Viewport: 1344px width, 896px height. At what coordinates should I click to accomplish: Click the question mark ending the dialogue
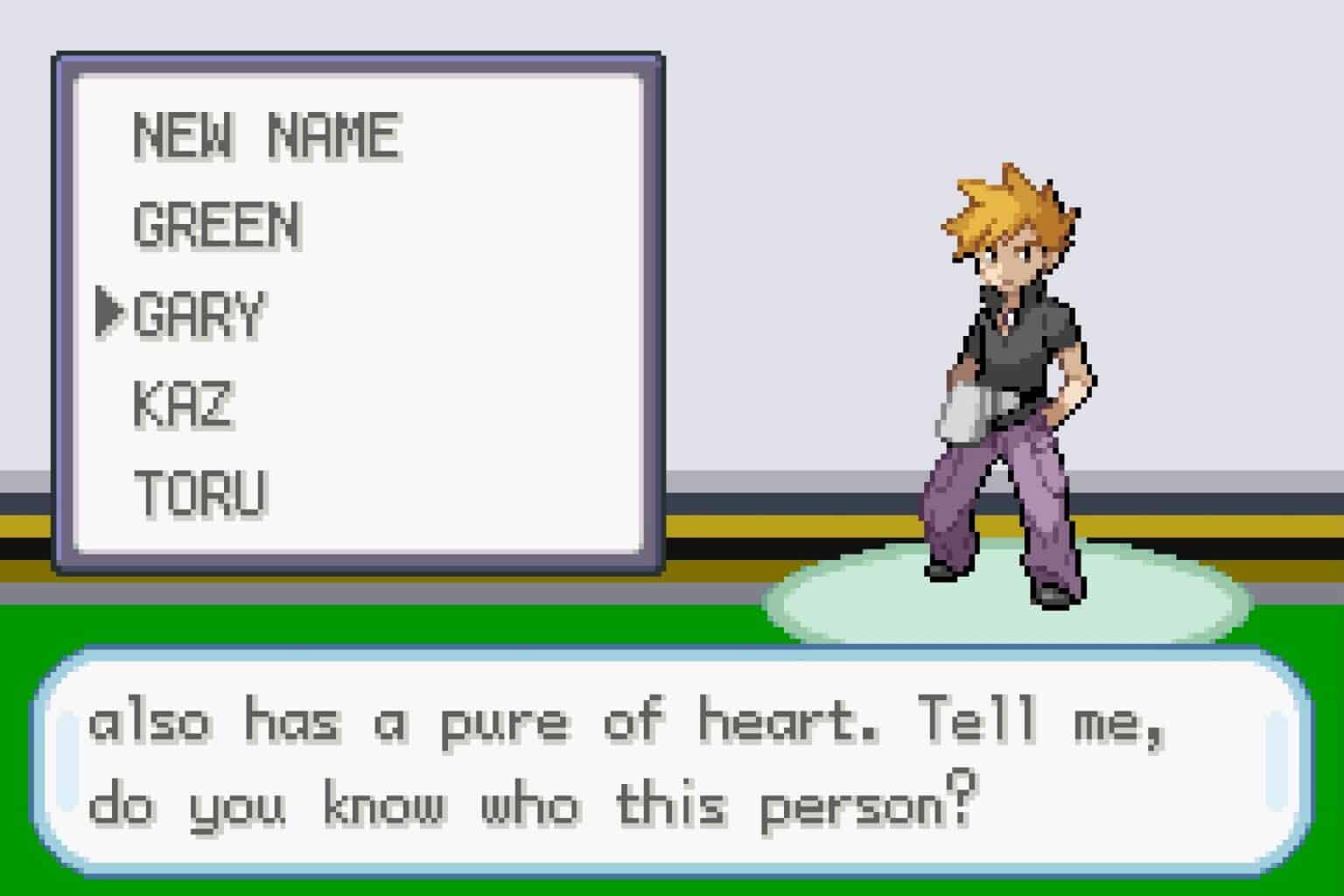962,801
